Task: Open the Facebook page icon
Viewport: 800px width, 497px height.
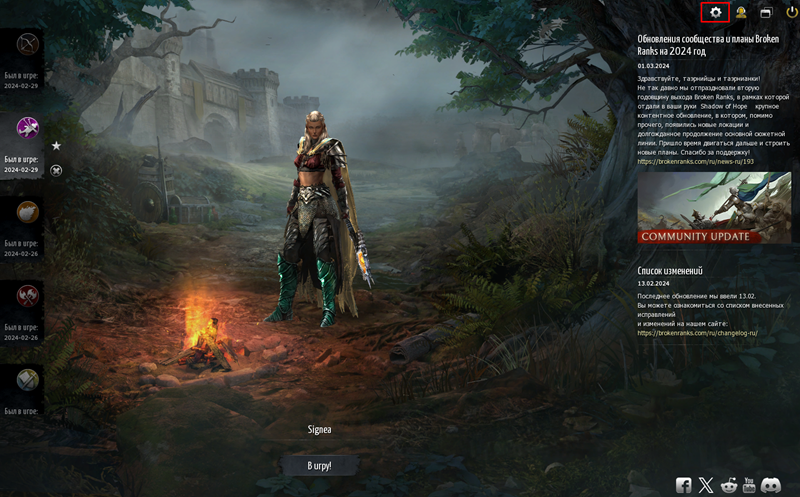Action: pyautogui.click(x=684, y=485)
